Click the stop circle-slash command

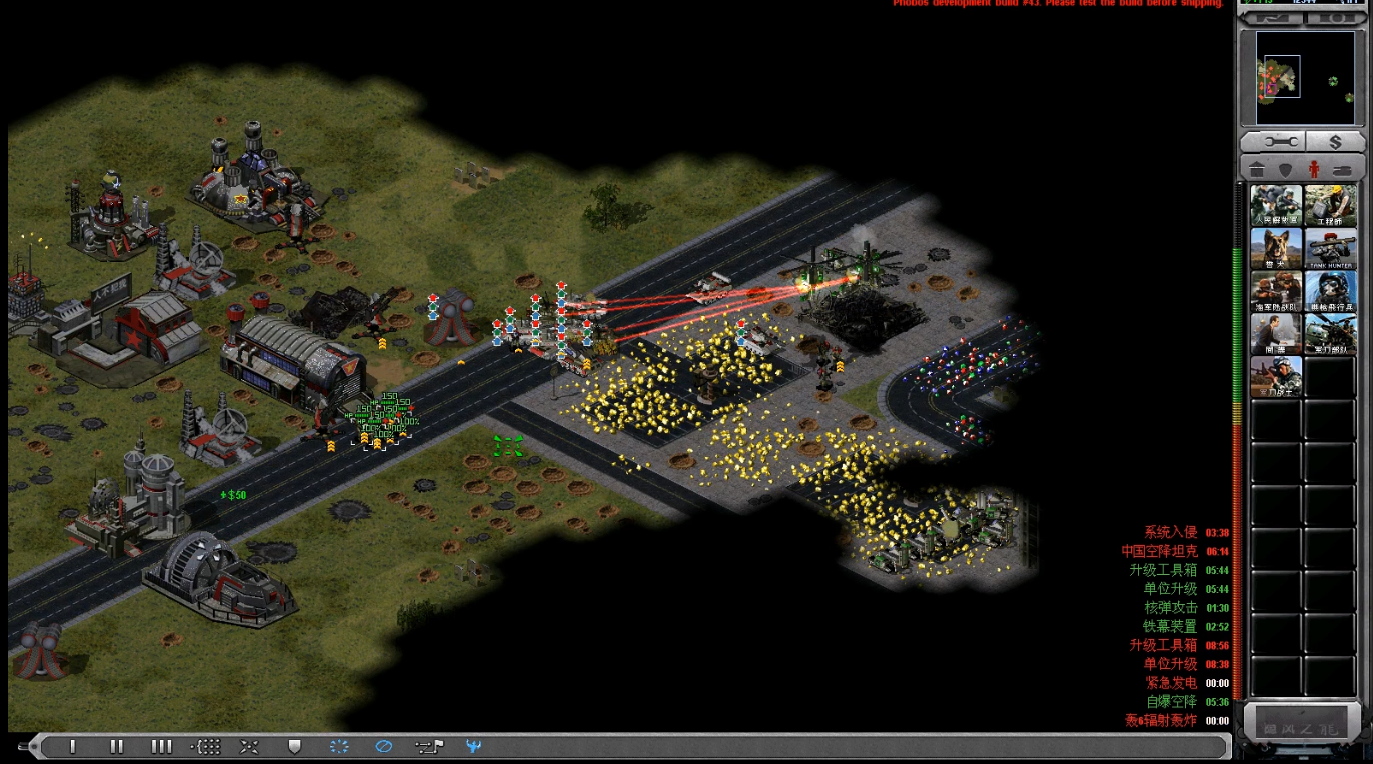click(383, 746)
